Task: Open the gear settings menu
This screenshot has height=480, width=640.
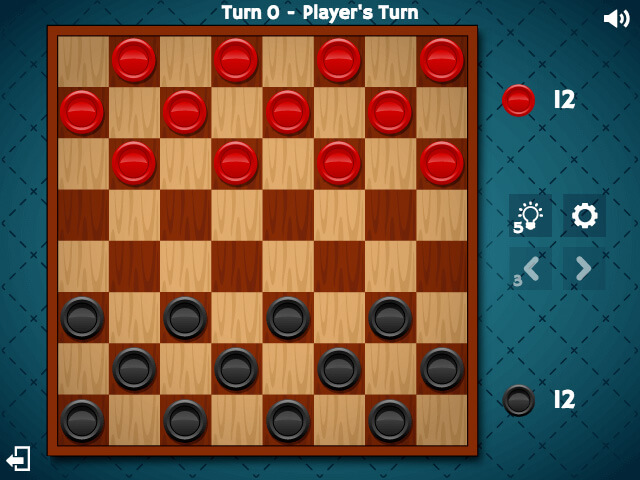Action: tap(584, 215)
